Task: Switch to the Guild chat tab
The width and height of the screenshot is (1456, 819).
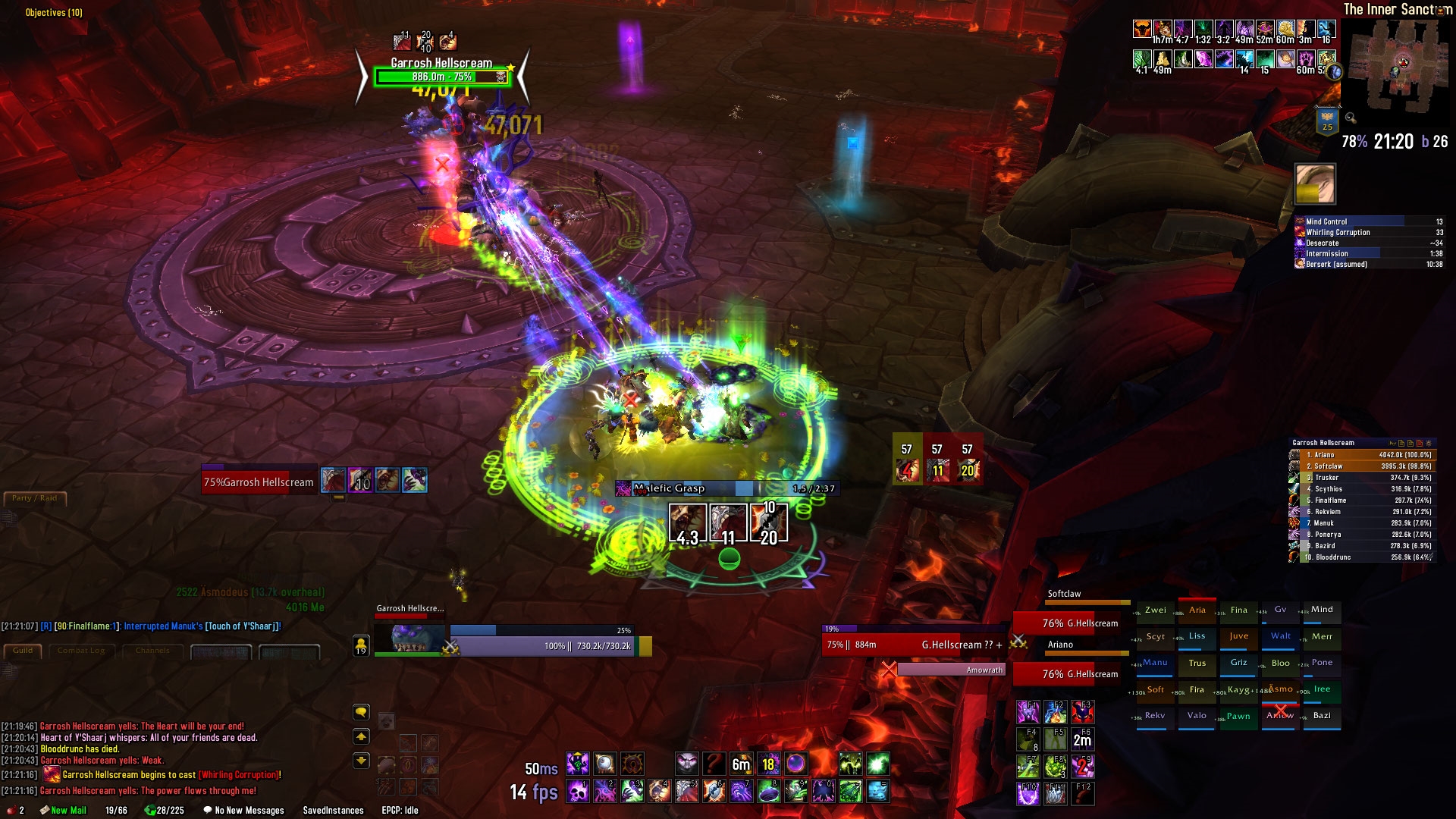Action: [23, 651]
